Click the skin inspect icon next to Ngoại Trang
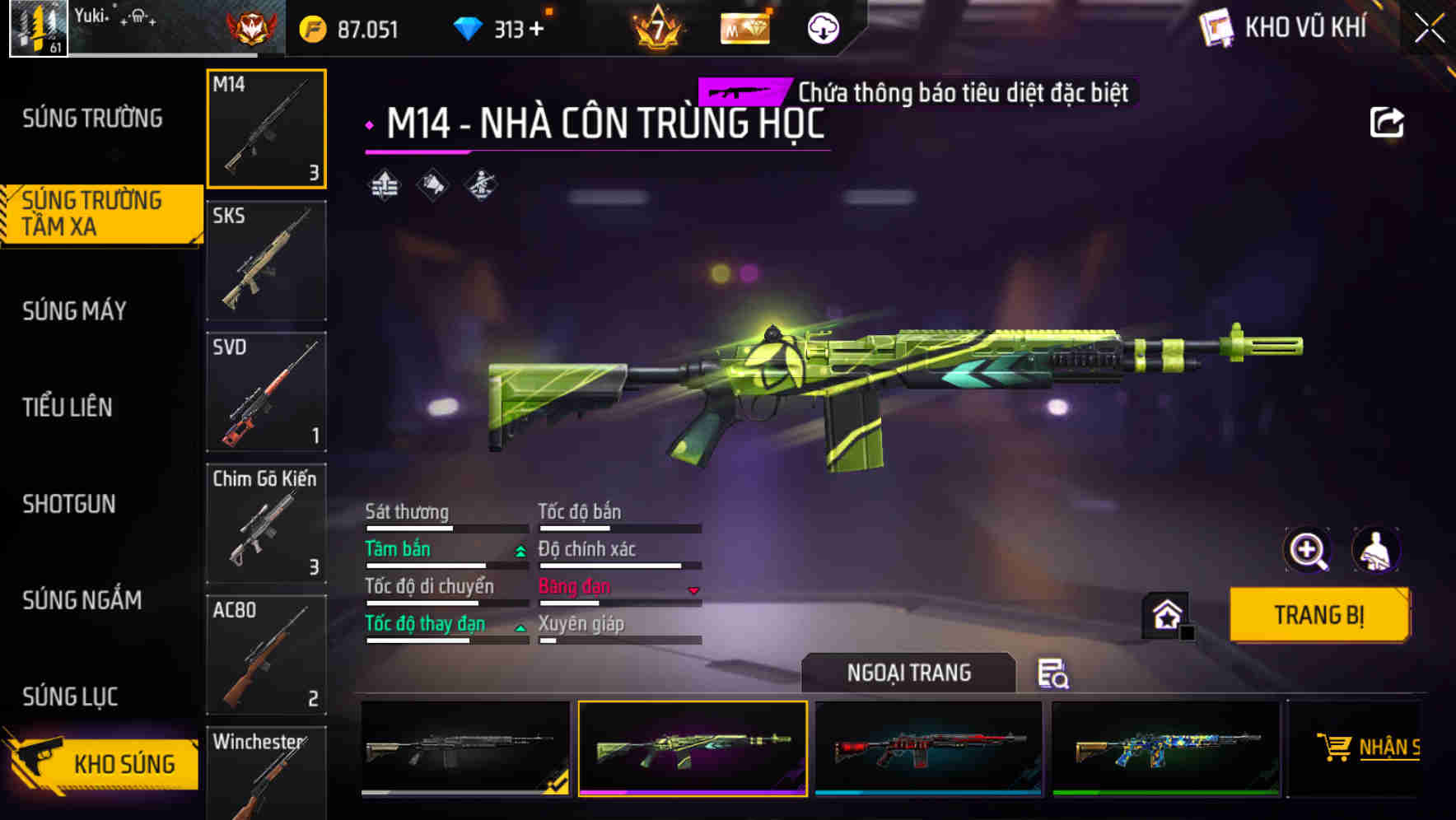This screenshot has width=1456, height=820. click(x=1055, y=674)
